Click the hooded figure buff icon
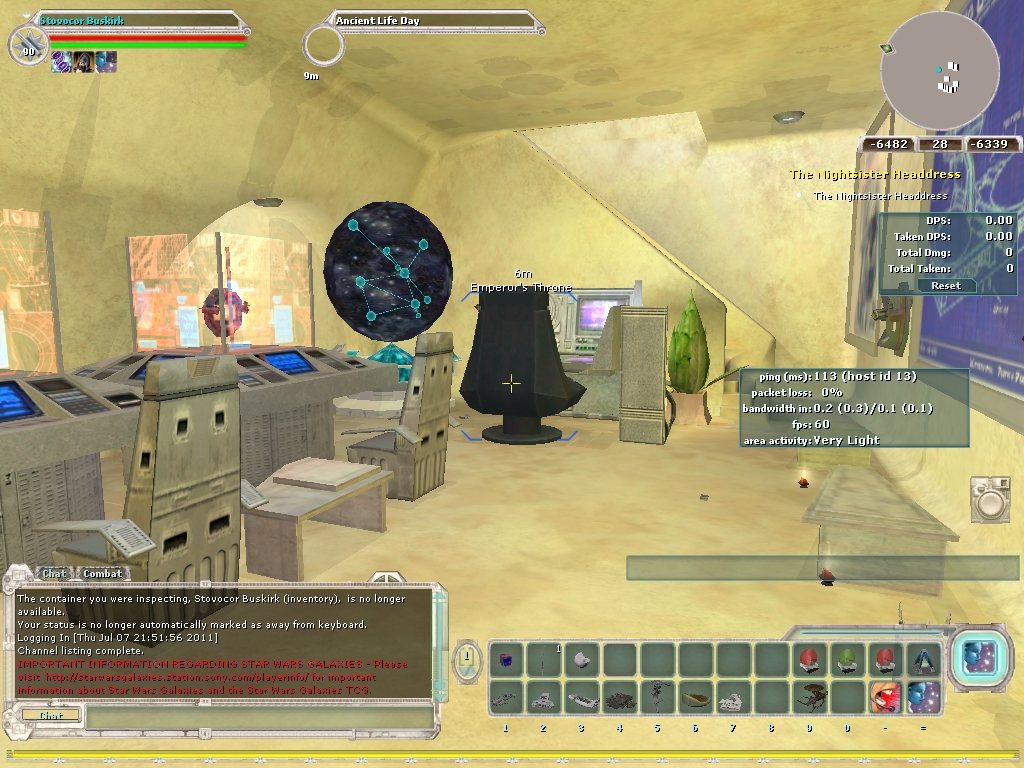The height and width of the screenshot is (768, 1024). [84, 62]
